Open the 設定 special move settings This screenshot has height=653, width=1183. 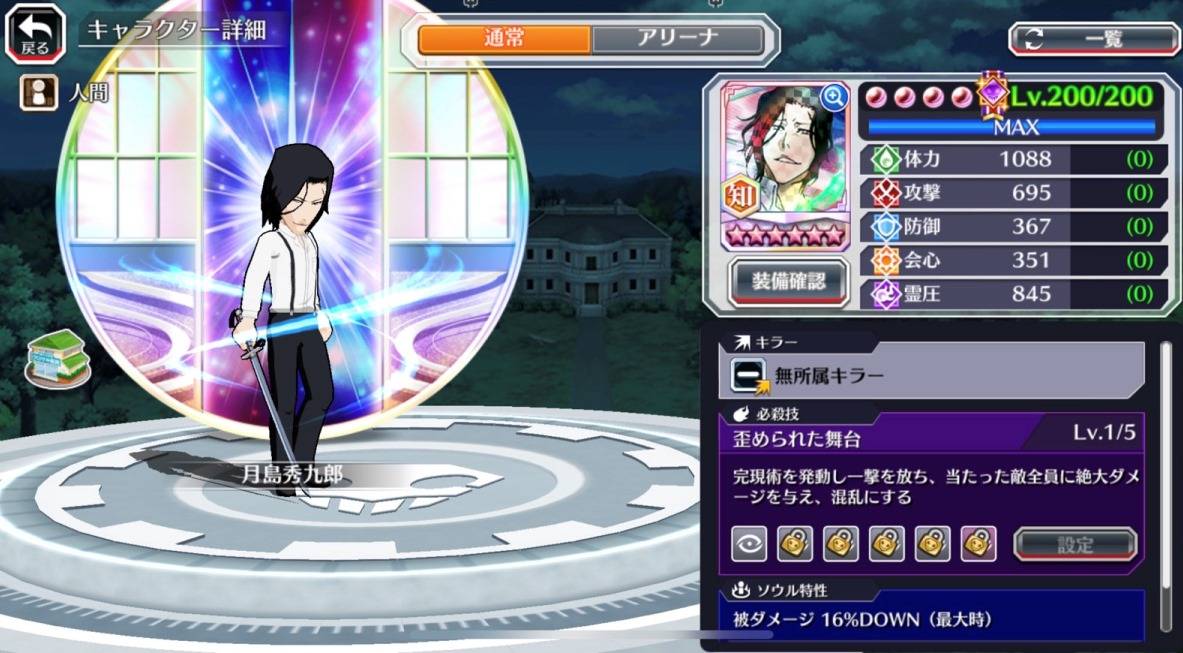coord(1075,544)
